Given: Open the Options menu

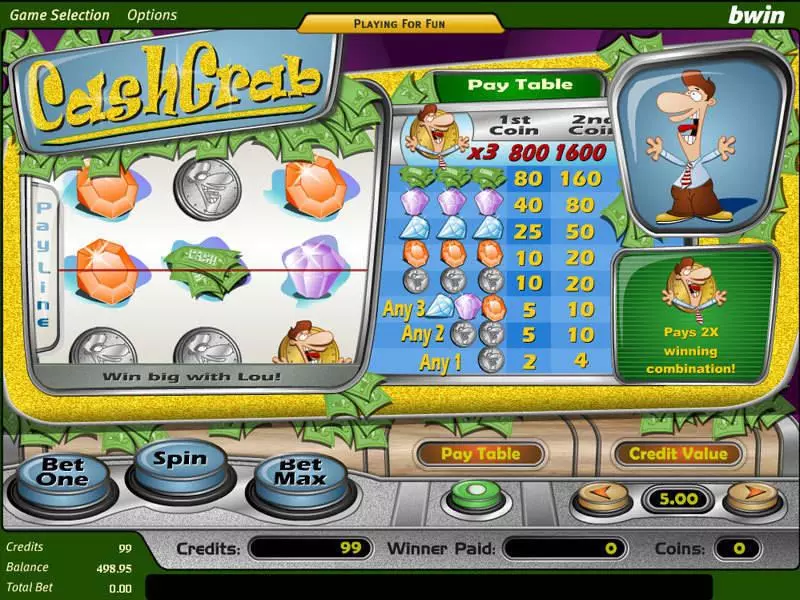Looking at the screenshot, I should point(152,15).
